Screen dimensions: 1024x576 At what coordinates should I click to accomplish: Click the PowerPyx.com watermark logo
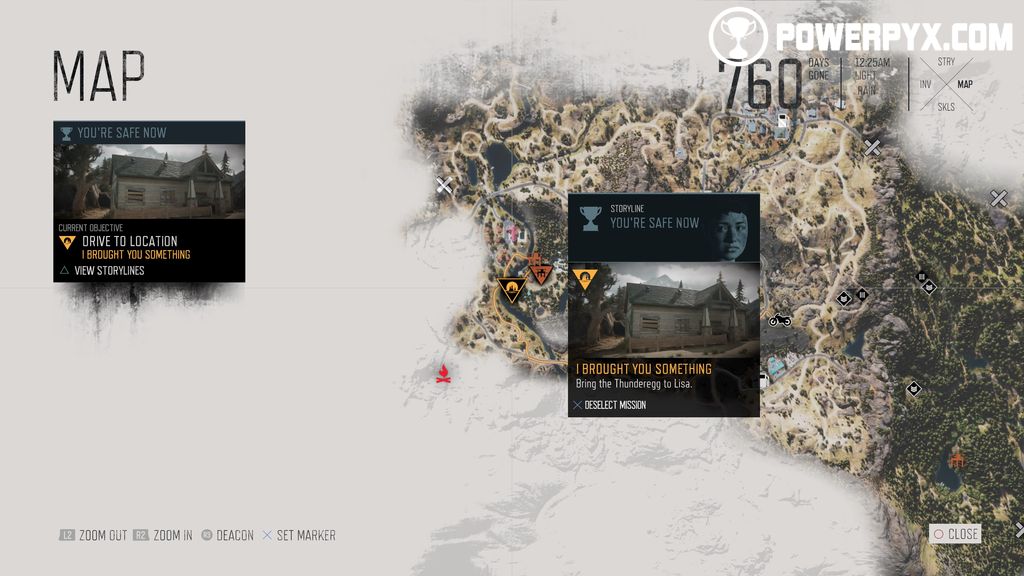(x=860, y=38)
